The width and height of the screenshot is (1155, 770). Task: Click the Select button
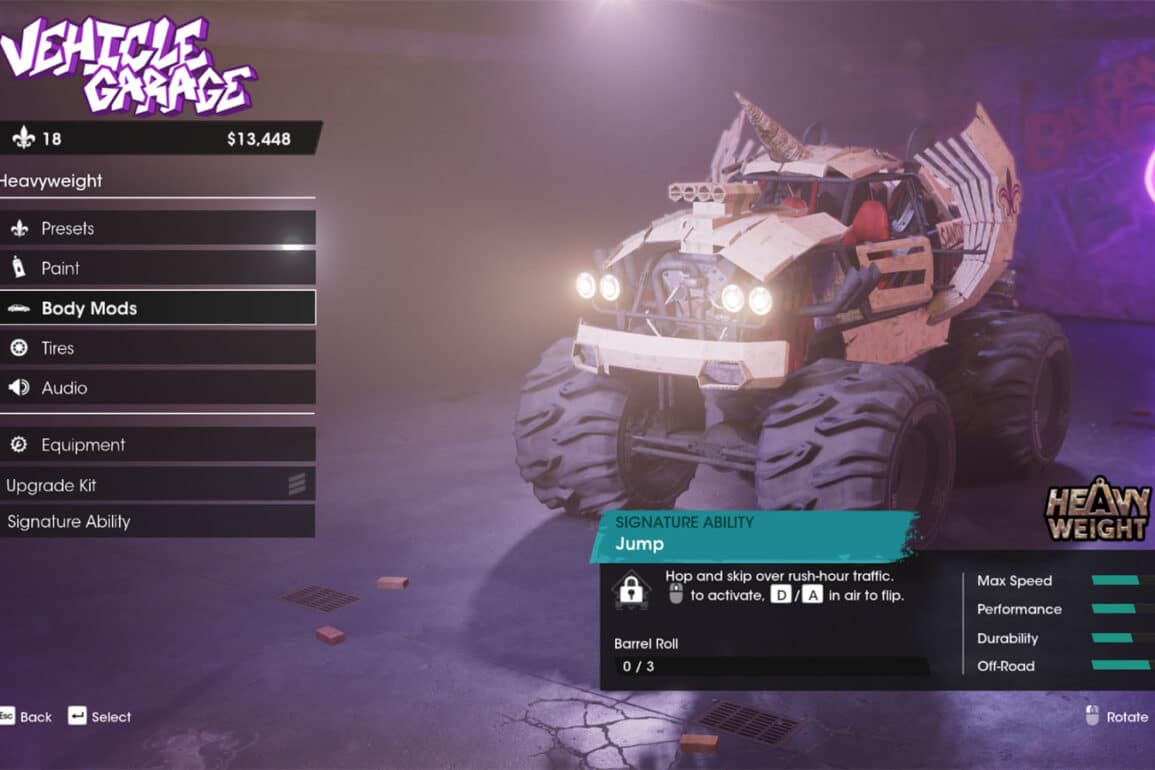tap(100, 716)
